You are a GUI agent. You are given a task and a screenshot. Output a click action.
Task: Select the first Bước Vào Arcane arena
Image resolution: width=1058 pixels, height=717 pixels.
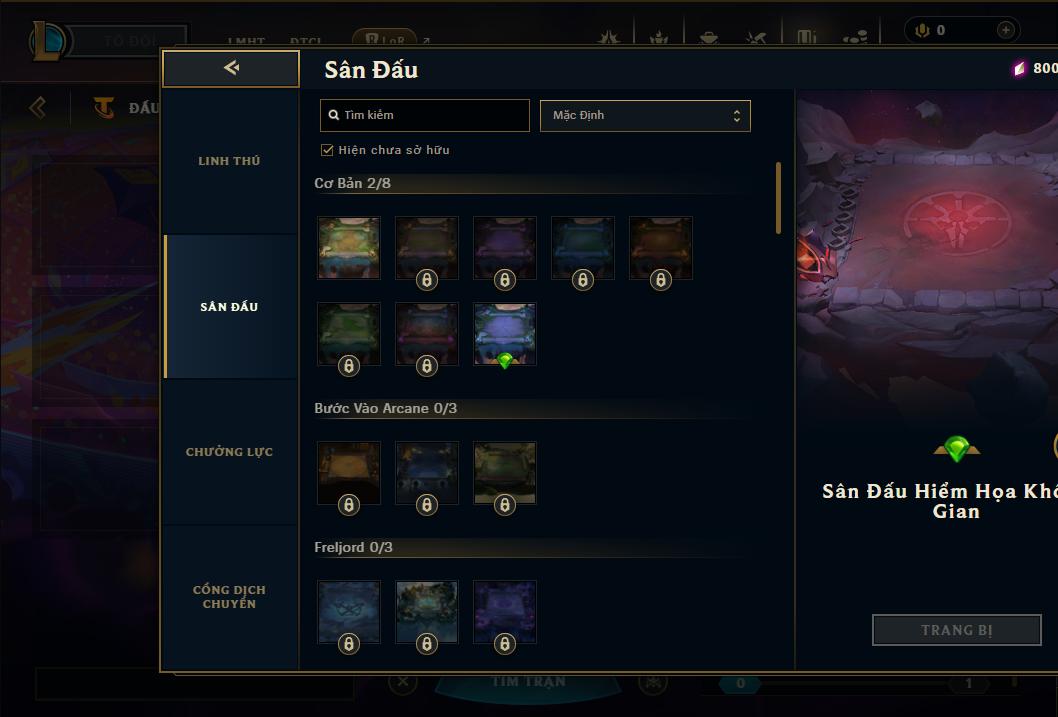[x=349, y=472]
